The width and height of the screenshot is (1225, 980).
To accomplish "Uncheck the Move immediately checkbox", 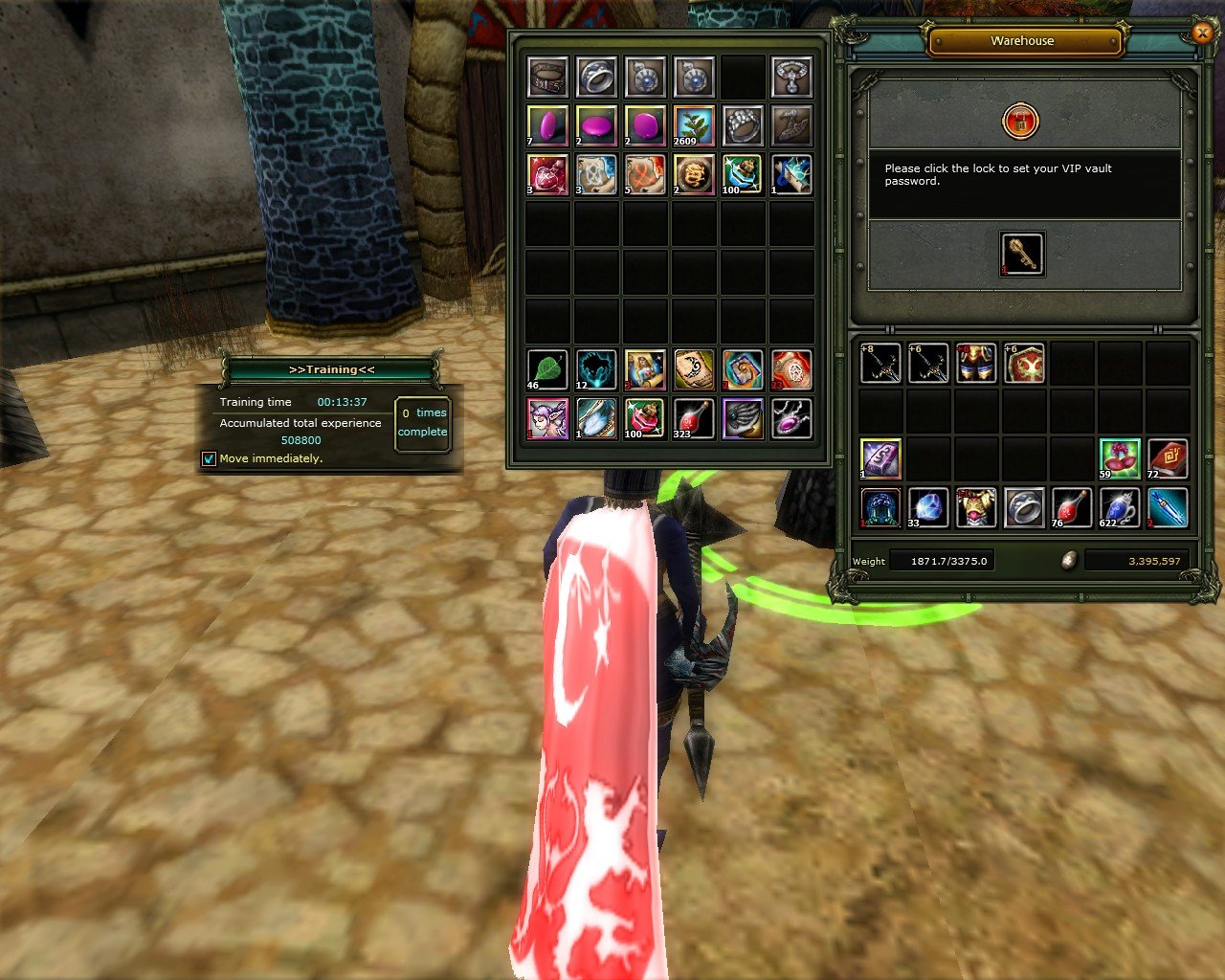I will point(209,458).
